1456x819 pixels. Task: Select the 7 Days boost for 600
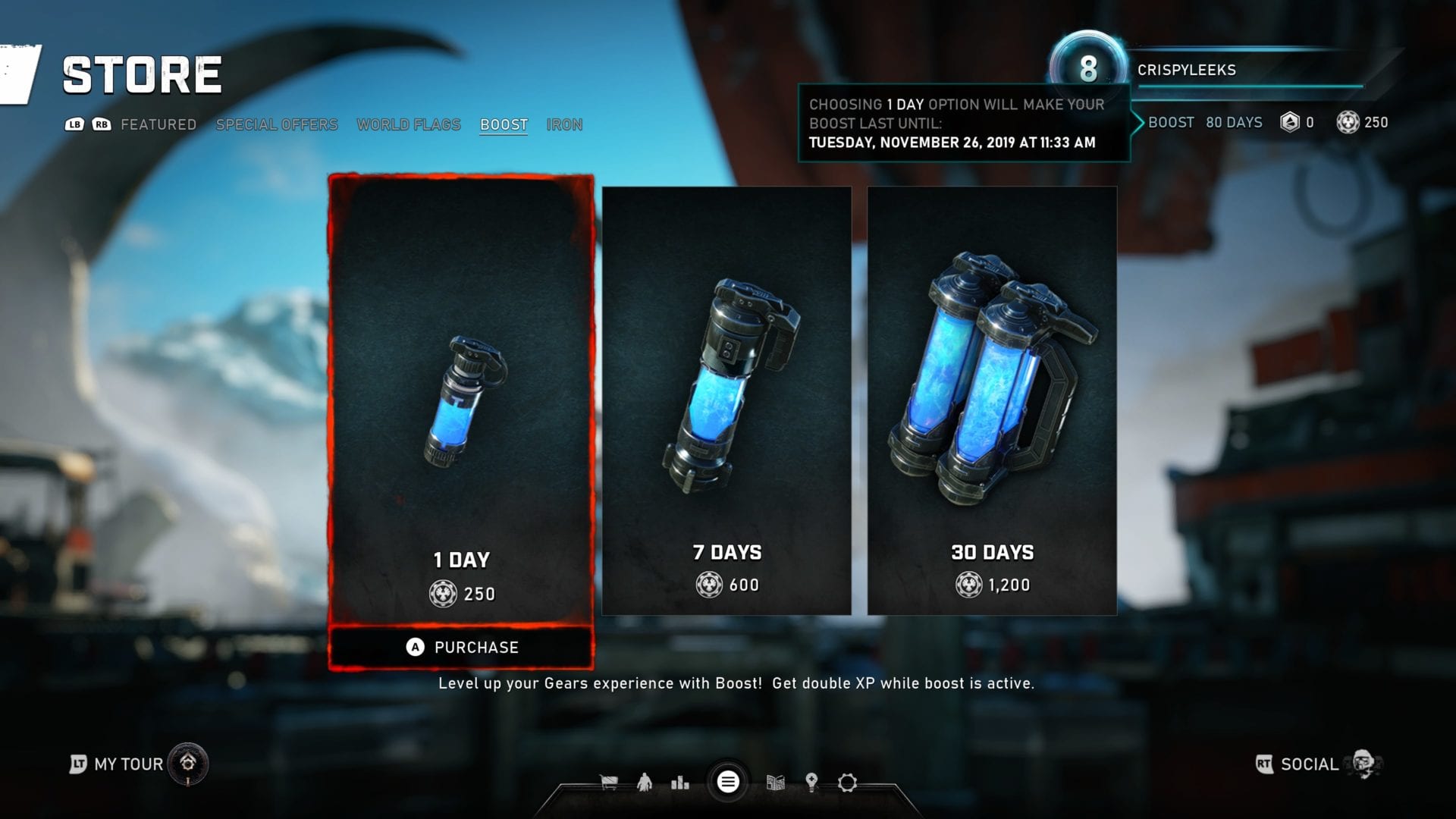pos(726,400)
